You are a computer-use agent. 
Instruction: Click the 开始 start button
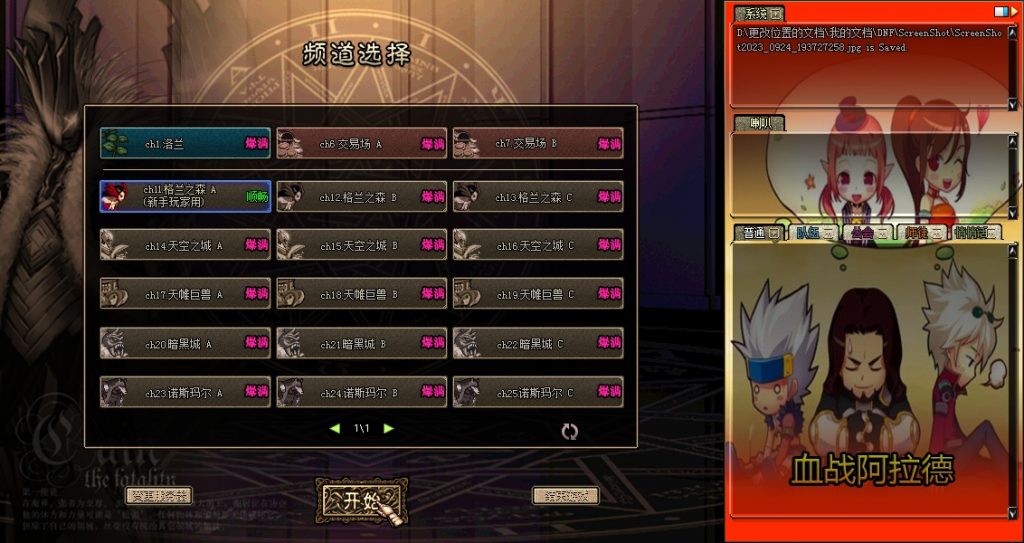(361, 498)
